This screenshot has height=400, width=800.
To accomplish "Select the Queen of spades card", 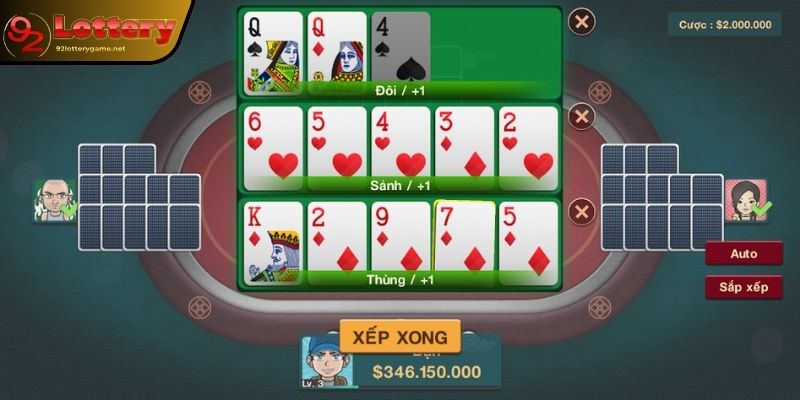I will pyautogui.click(x=272, y=48).
